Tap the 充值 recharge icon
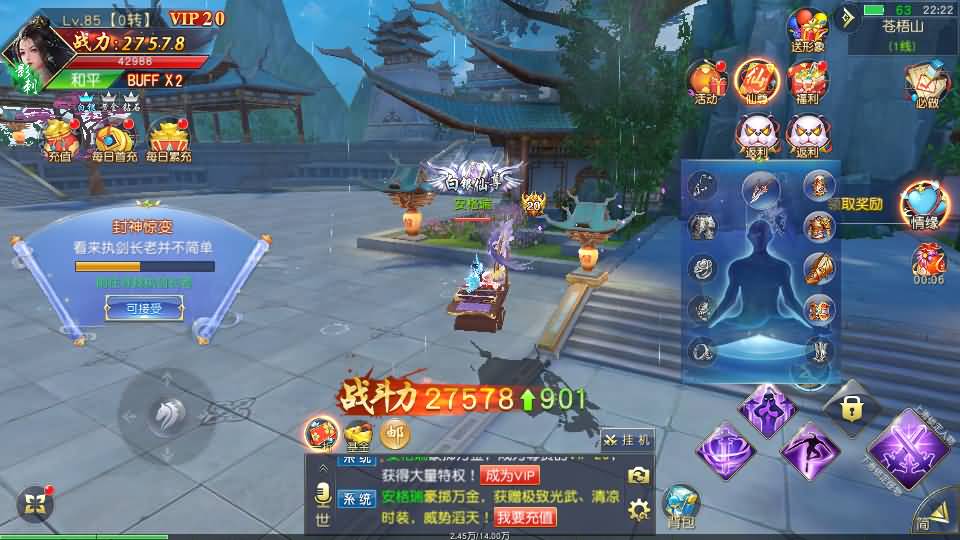Image resolution: width=960 pixels, height=540 pixels. (58, 139)
